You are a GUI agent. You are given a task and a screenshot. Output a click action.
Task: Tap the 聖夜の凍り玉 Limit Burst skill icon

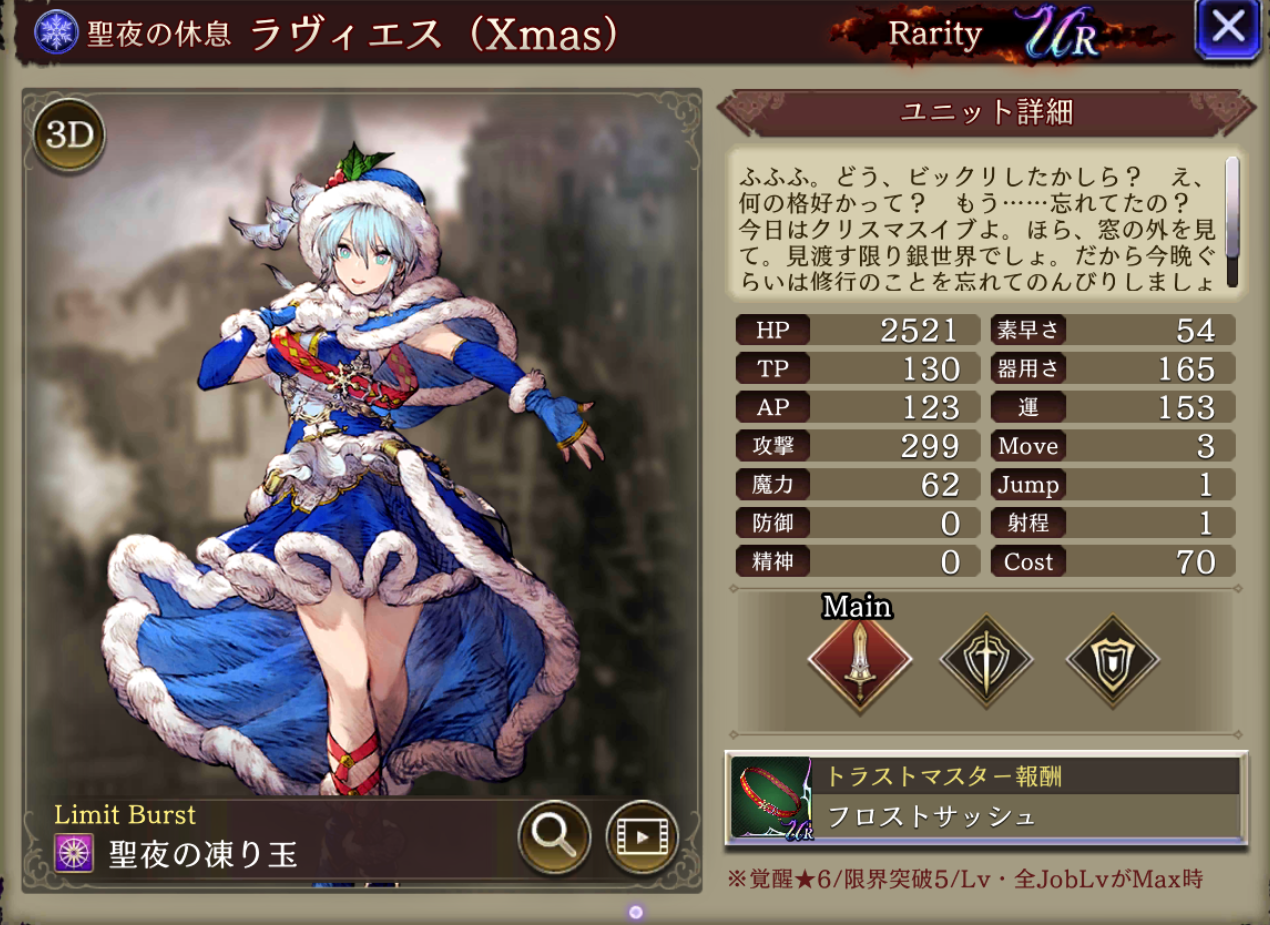[74, 854]
